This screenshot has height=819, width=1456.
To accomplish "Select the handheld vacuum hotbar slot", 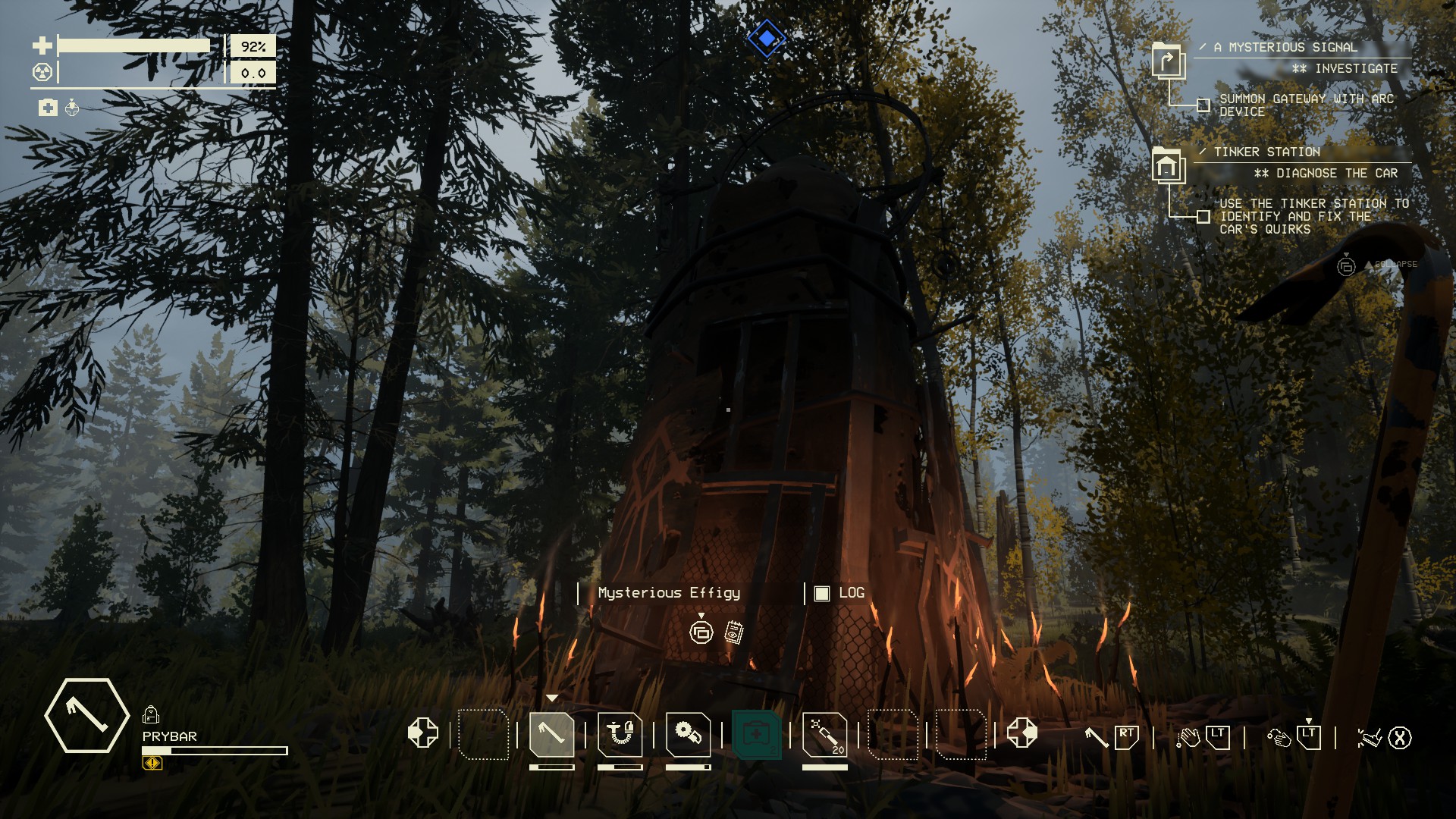I will [620, 734].
